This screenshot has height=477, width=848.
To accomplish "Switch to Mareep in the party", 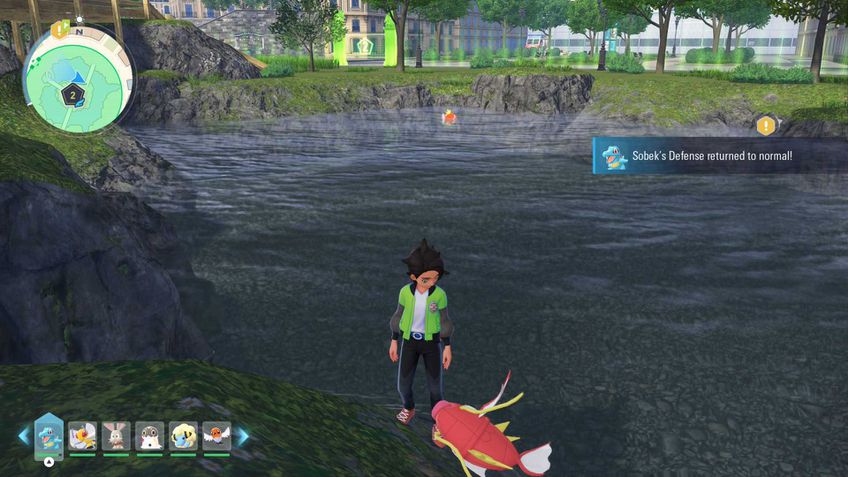I will pyautogui.click(x=183, y=436).
